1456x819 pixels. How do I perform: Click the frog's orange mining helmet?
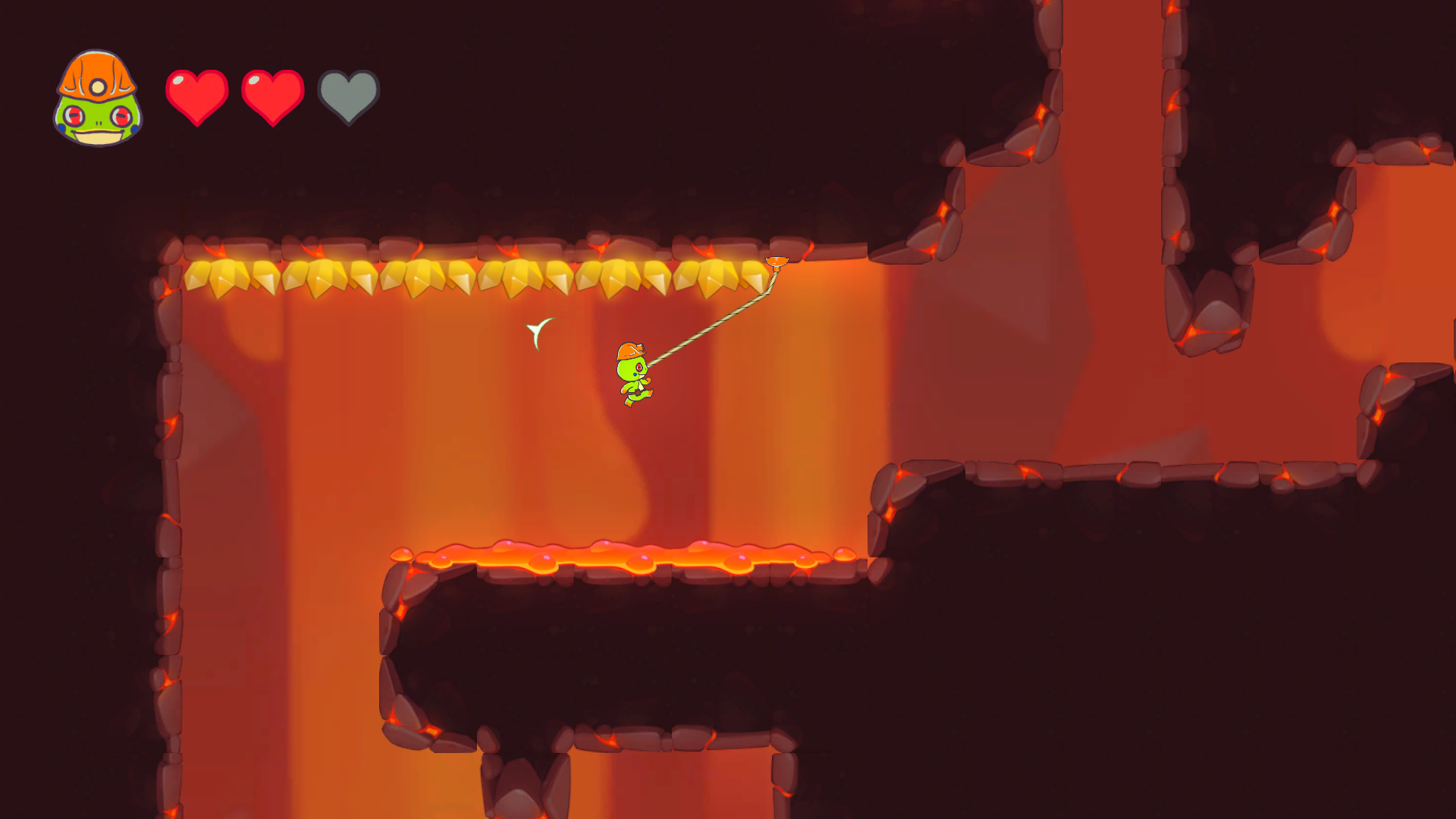tap(629, 350)
